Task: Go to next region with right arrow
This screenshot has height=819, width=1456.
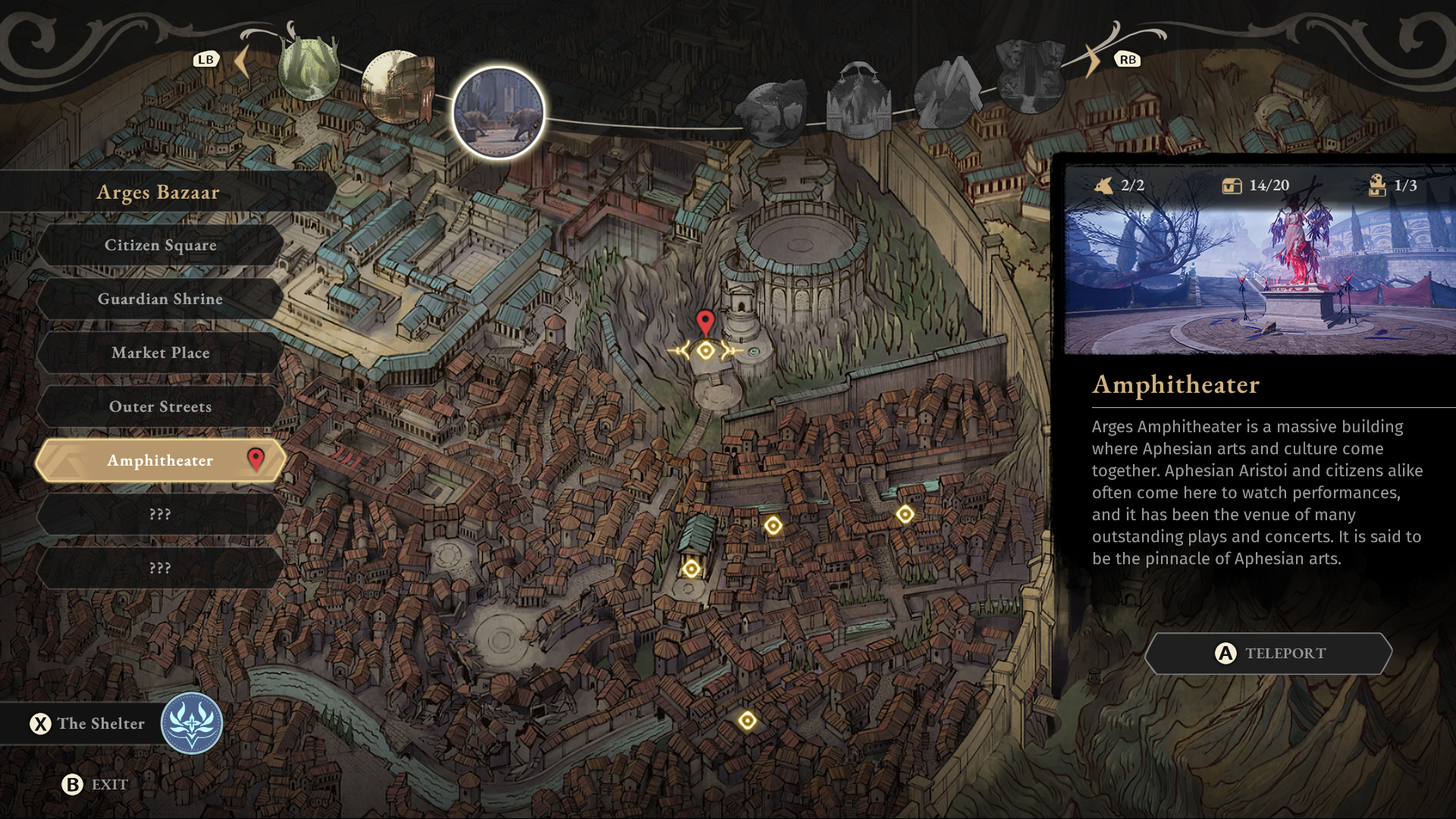Action: [x=1093, y=61]
